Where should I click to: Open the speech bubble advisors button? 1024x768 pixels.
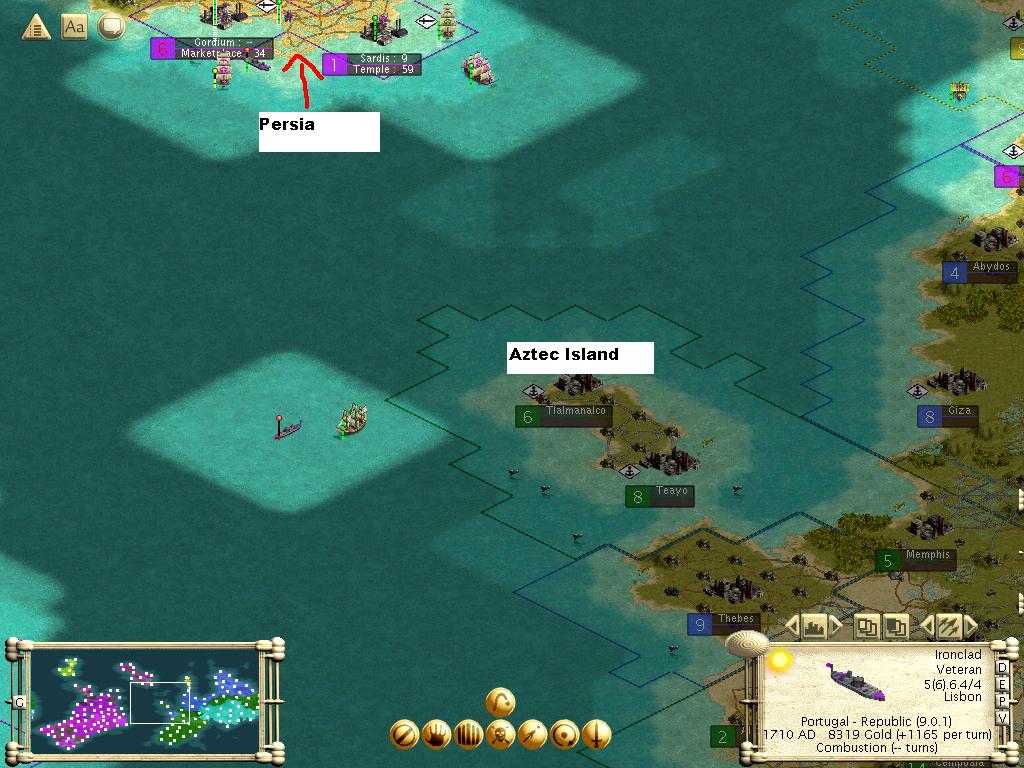point(110,27)
